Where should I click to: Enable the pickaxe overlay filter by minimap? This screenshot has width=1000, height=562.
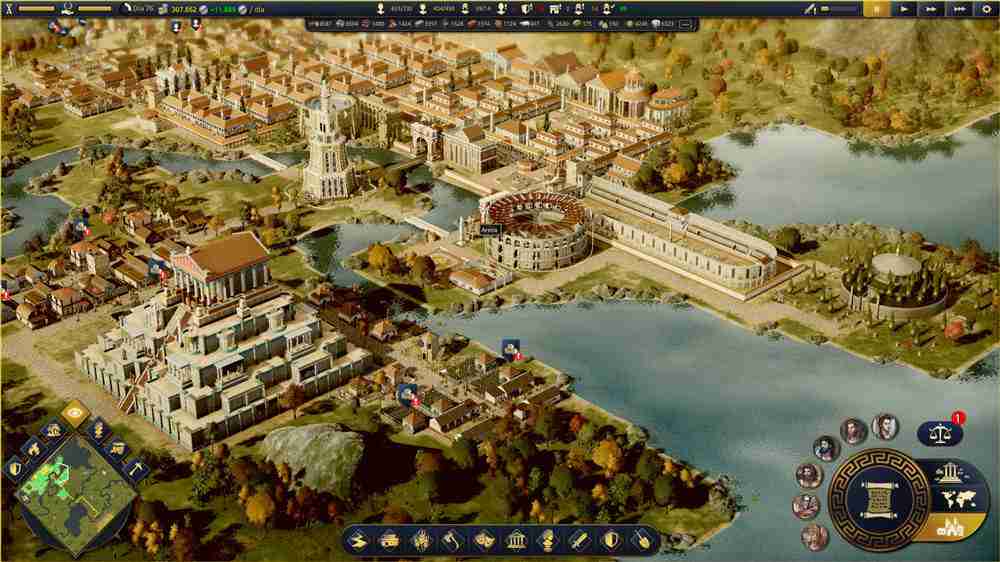tap(135, 468)
